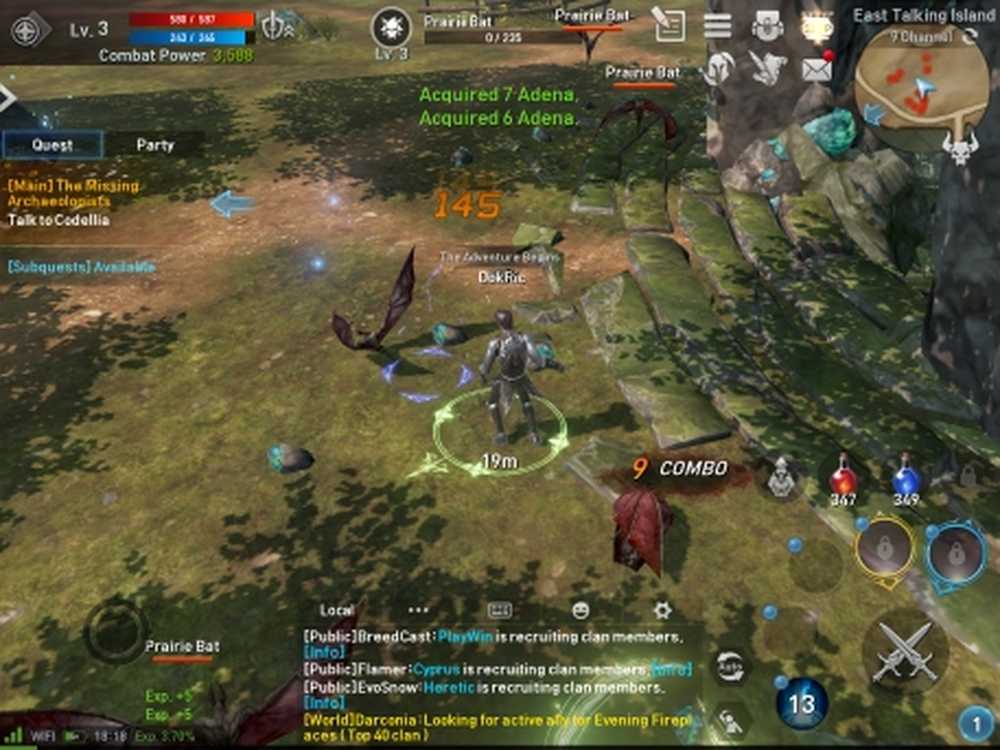Open the chat emoji picker
The width and height of the screenshot is (1000, 750).
tap(580, 610)
